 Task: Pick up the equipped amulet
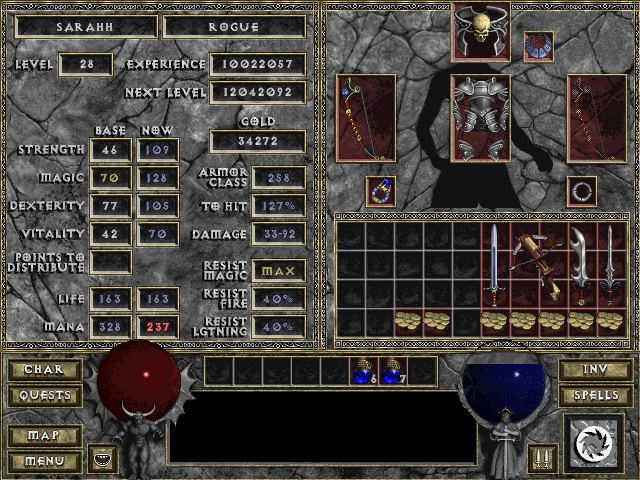click(x=539, y=46)
